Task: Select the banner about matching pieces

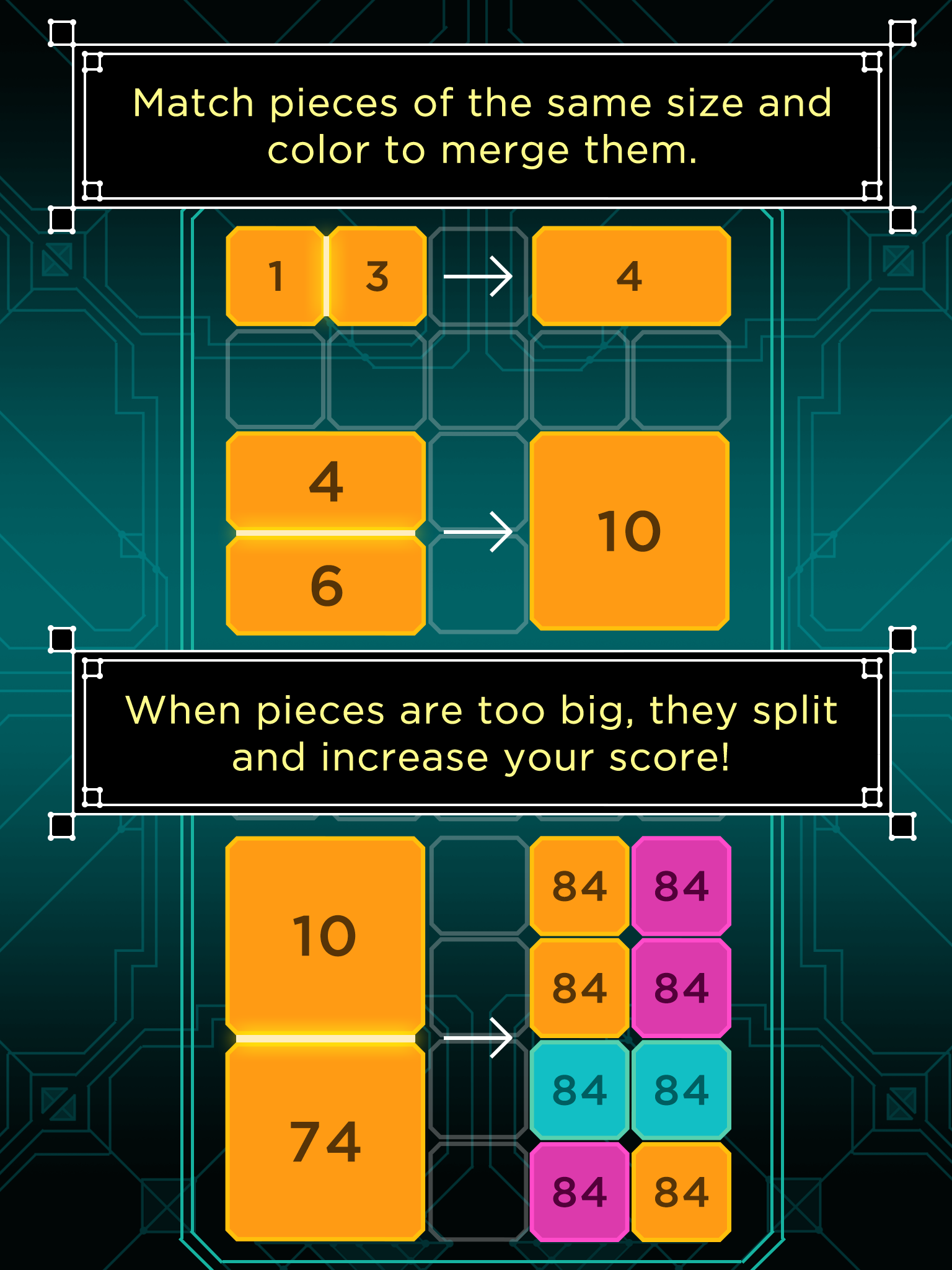Action: click(x=476, y=122)
